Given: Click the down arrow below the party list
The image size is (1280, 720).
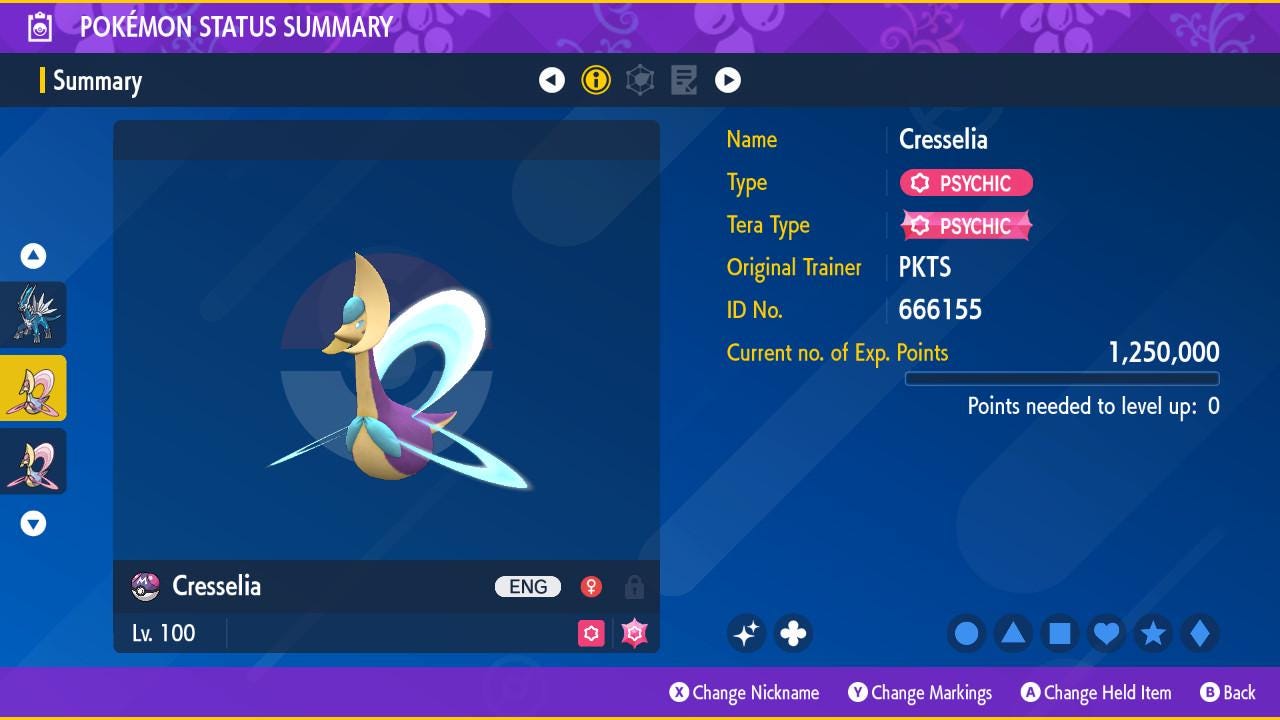Looking at the screenshot, I should (33, 523).
